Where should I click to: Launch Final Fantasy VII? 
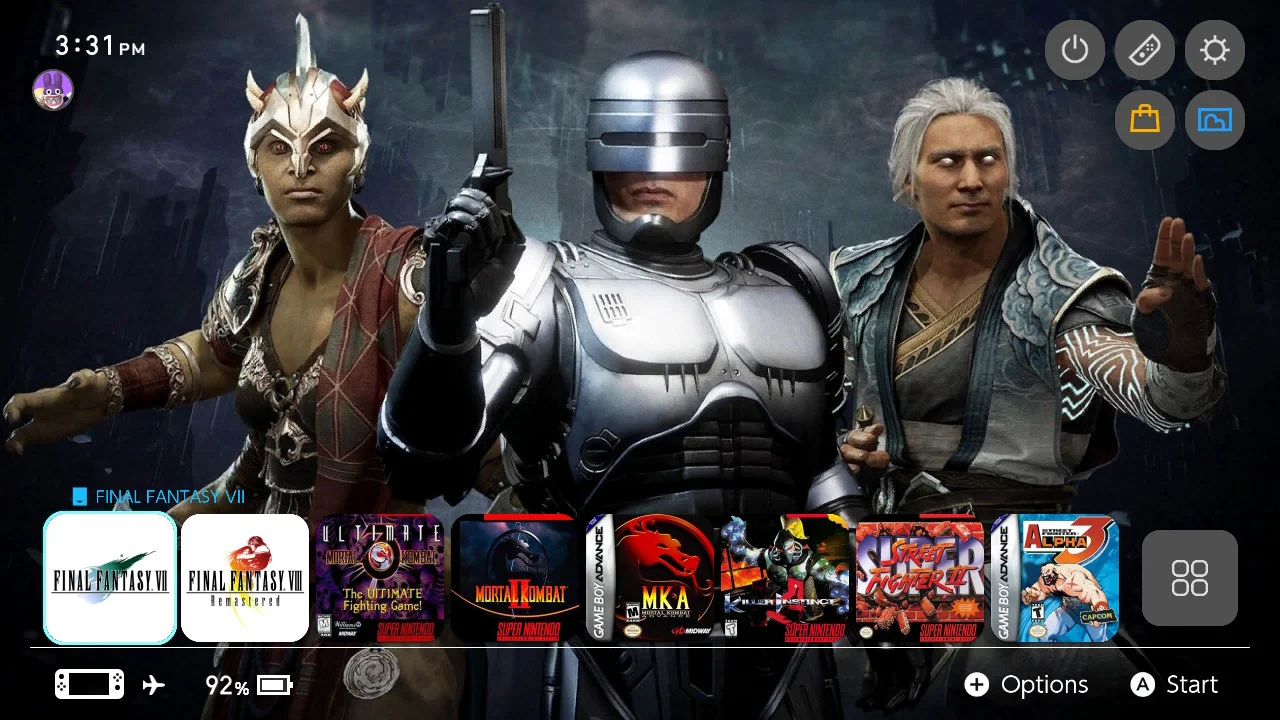click(110, 578)
